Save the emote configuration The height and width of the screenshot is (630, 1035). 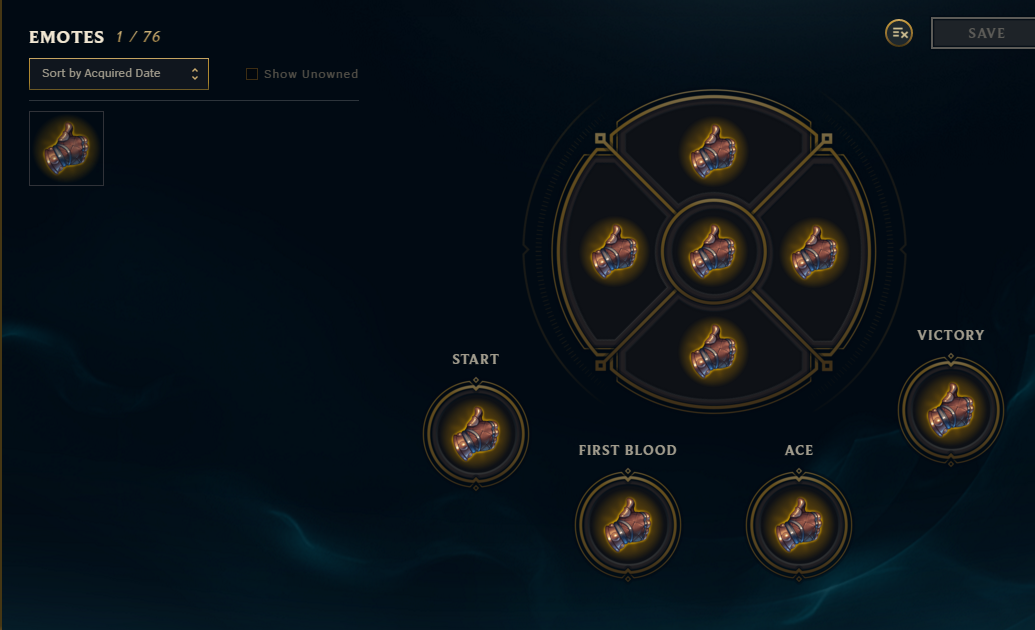coord(985,33)
